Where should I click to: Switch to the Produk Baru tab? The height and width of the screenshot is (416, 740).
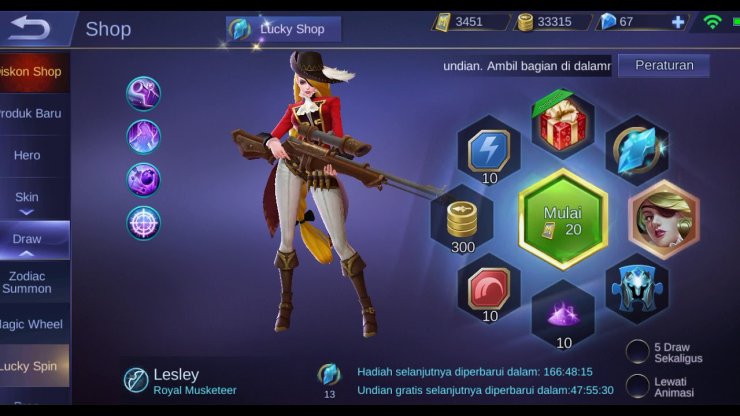[x=34, y=113]
